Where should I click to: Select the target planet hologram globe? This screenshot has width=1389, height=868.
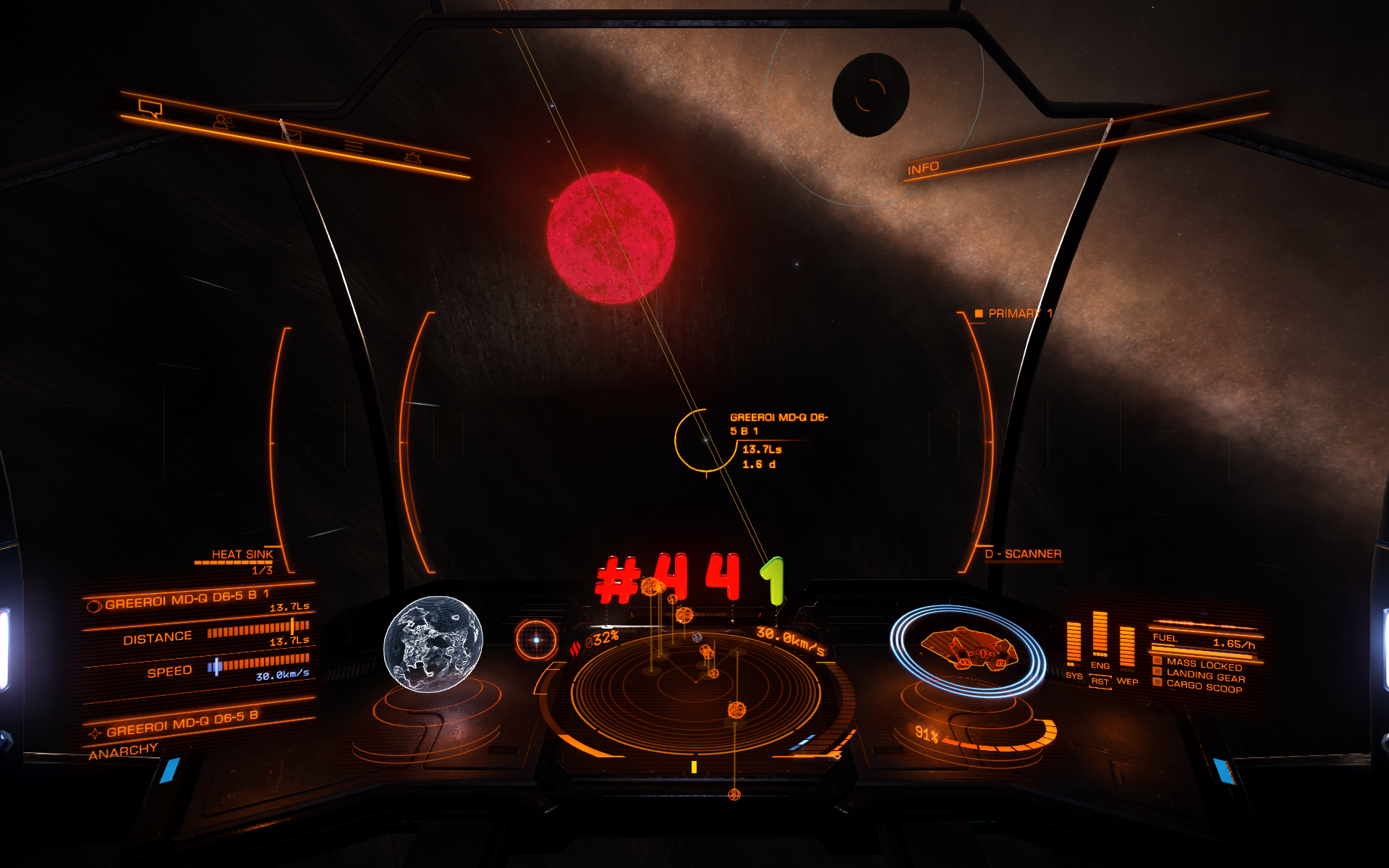pyautogui.click(x=433, y=644)
